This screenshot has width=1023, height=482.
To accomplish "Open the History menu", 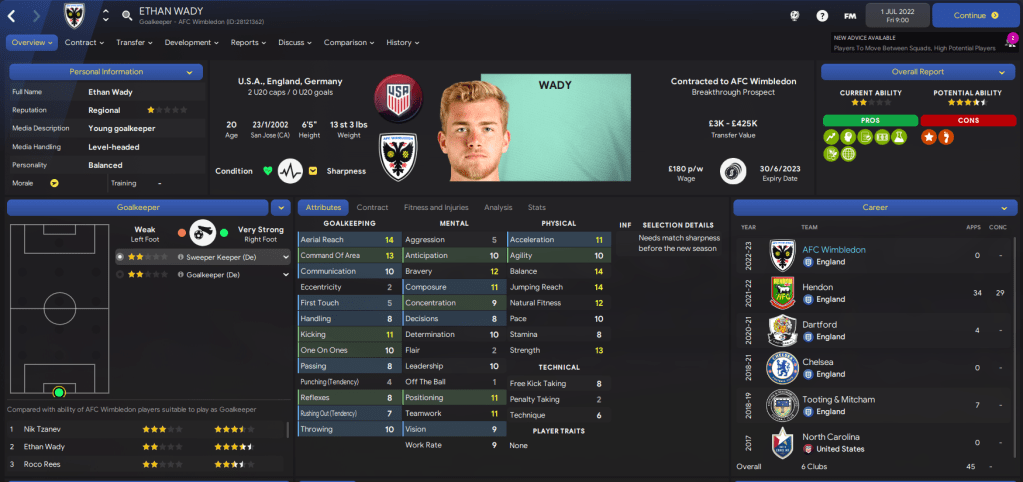I will (x=403, y=43).
